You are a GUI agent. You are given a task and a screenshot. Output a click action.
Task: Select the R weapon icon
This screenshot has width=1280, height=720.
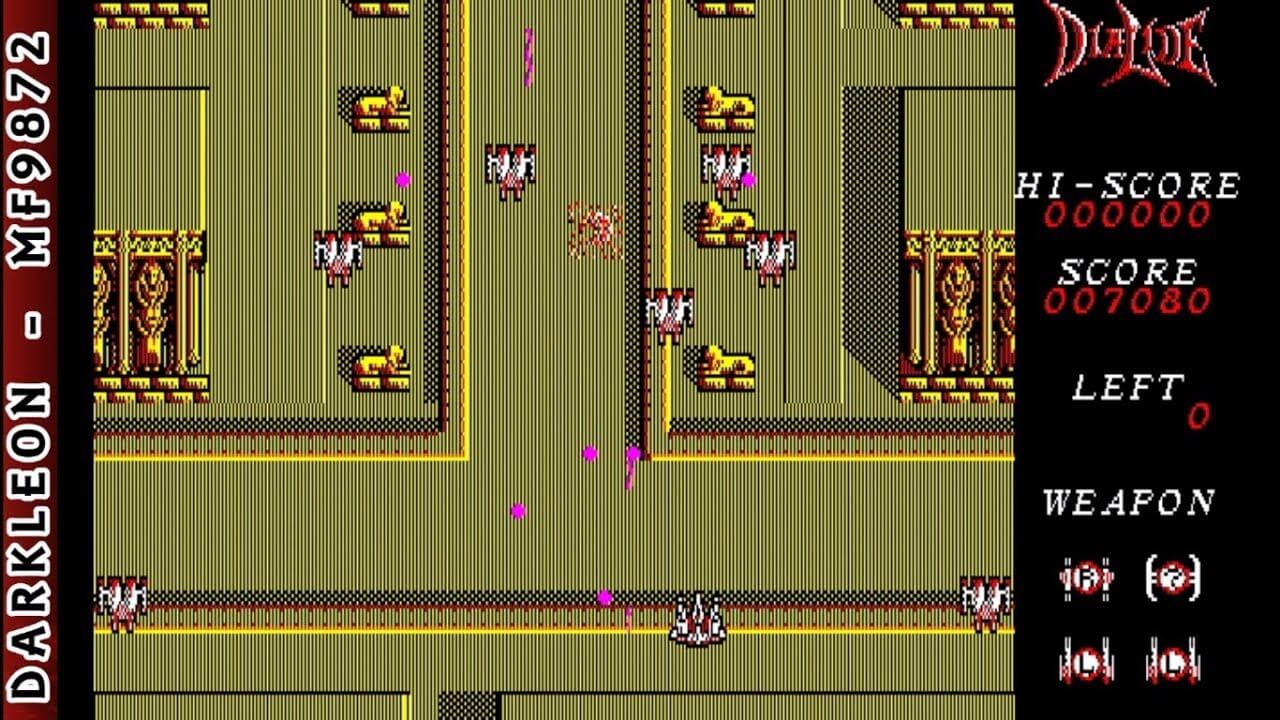click(1087, 578)
